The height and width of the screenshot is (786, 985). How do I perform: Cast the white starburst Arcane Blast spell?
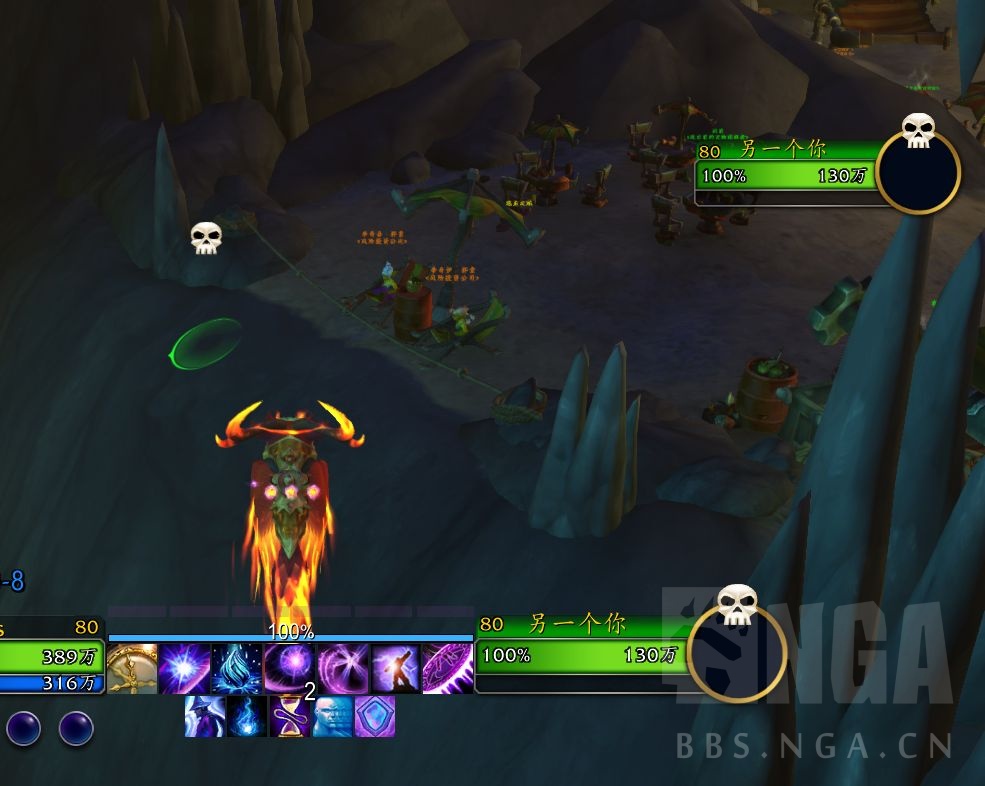185,669
